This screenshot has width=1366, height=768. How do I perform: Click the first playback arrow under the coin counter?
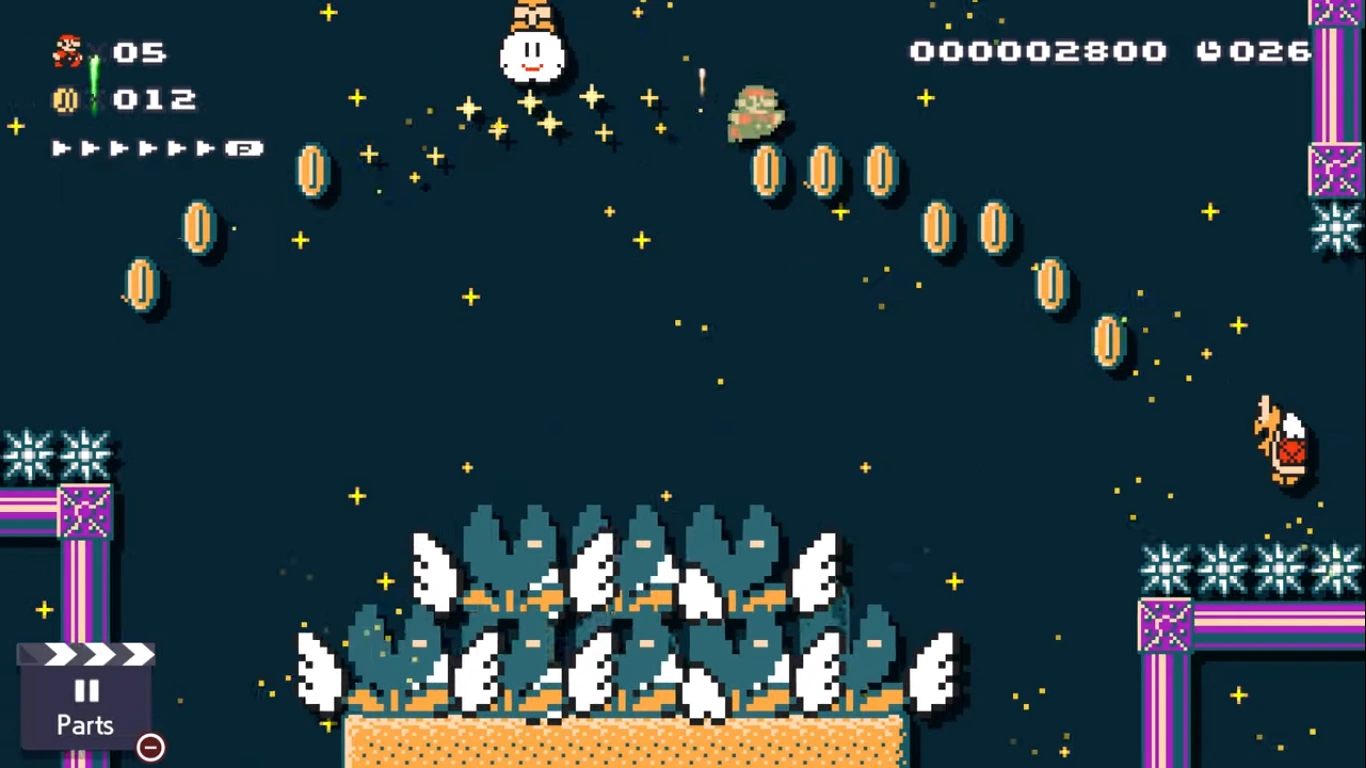(60, 147)
